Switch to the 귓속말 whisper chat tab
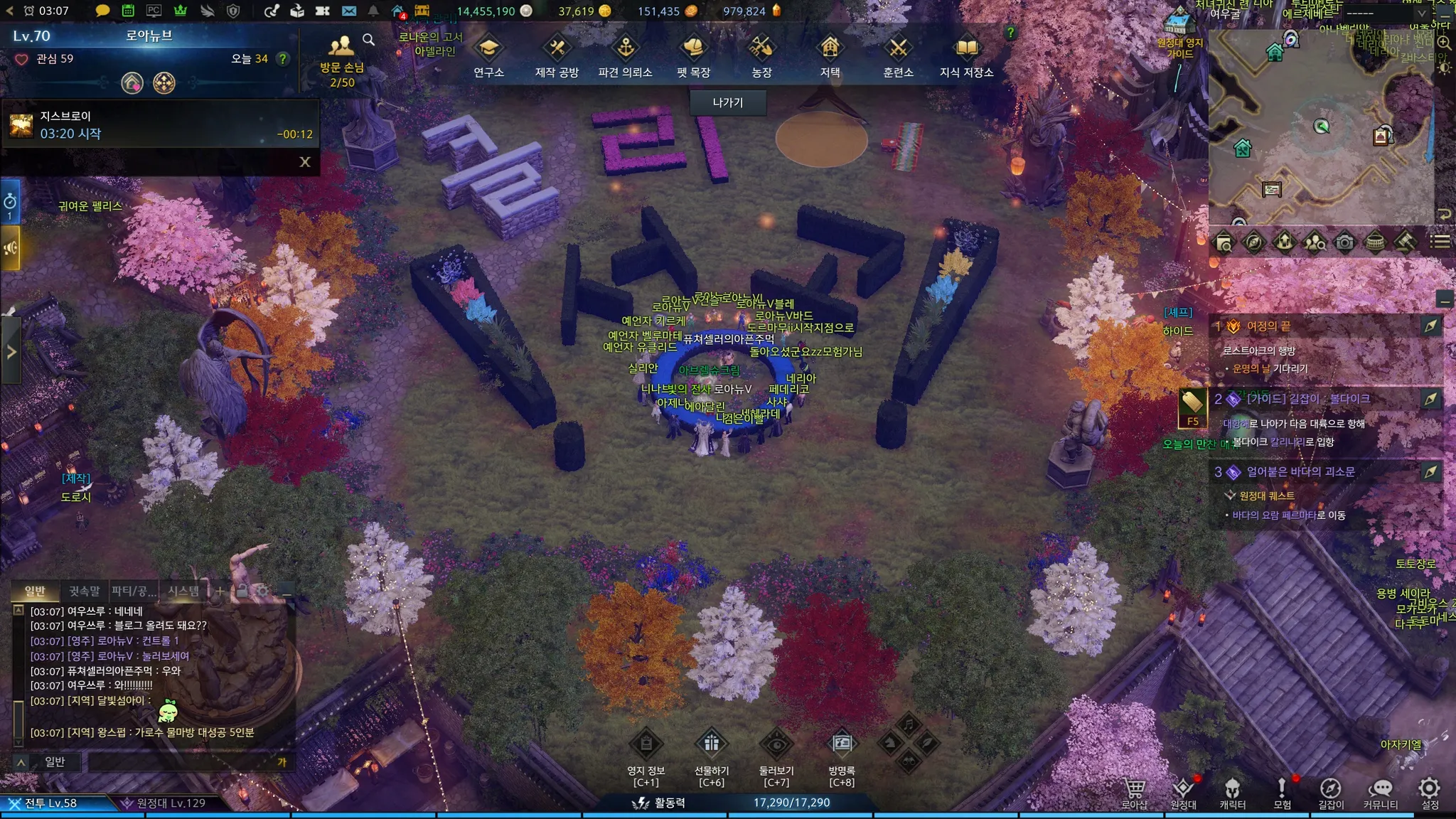1456x819 pixels. point(84,591)
